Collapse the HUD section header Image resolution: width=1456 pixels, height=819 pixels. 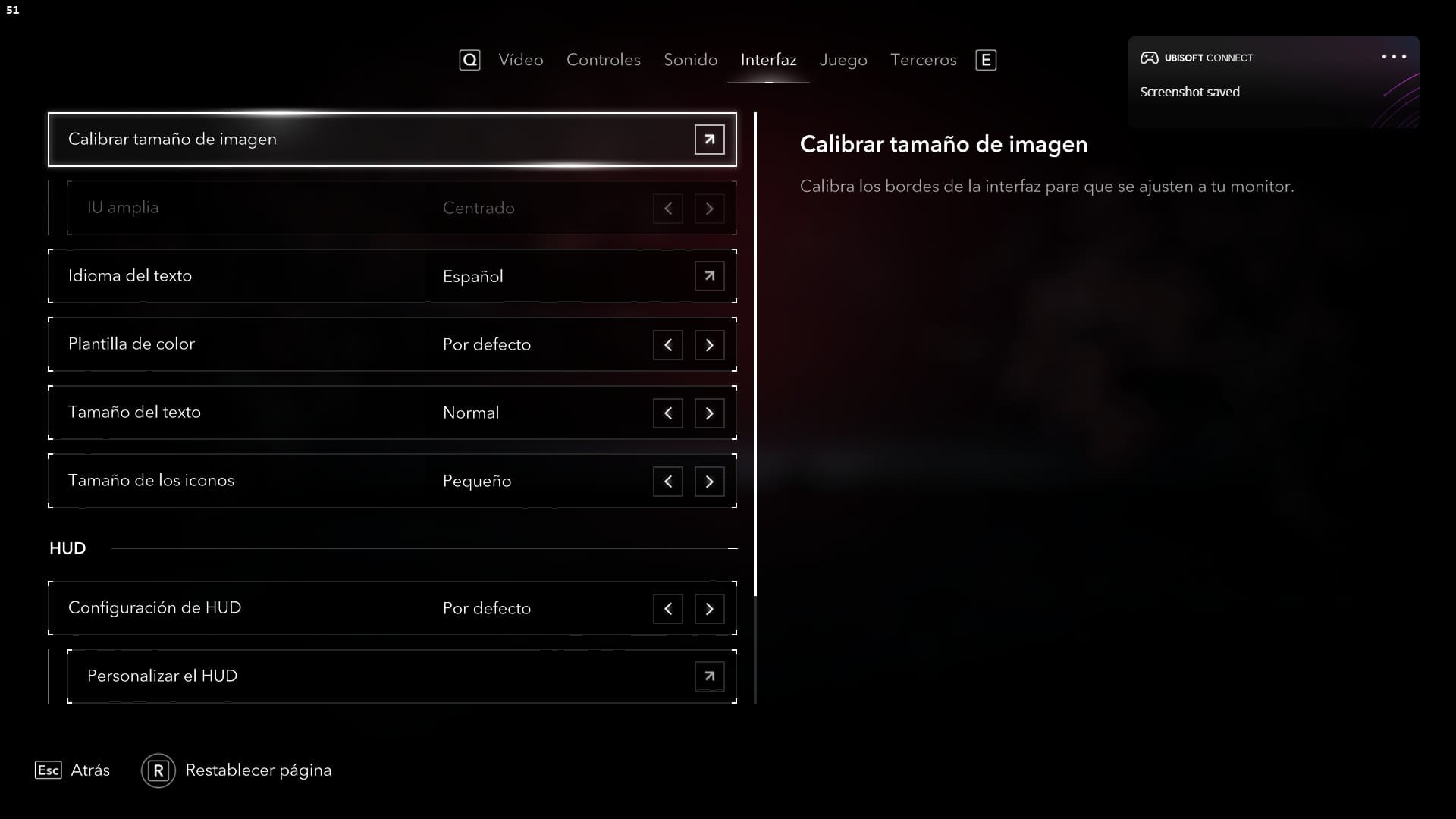tap(732, 548)
